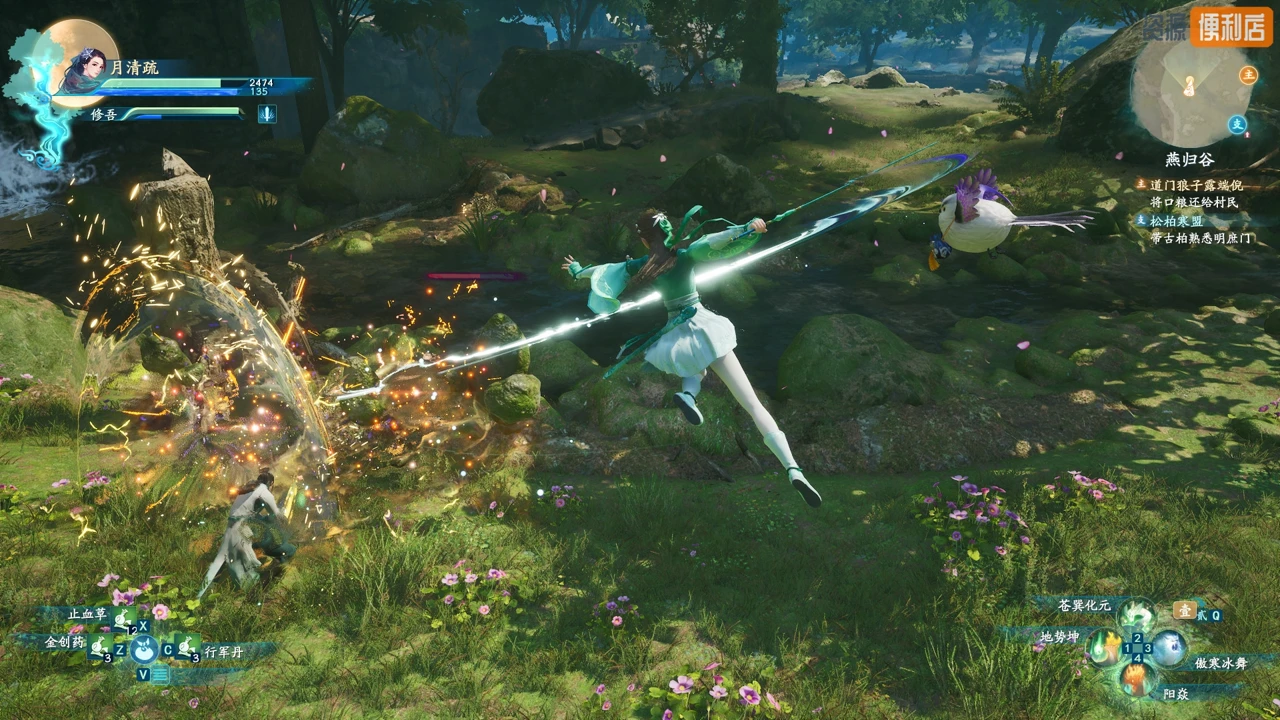Use the 金创药 medicine item slot
Image resolution: width=1280 pixels, height=720 pixels.
[x=100, y=650]
